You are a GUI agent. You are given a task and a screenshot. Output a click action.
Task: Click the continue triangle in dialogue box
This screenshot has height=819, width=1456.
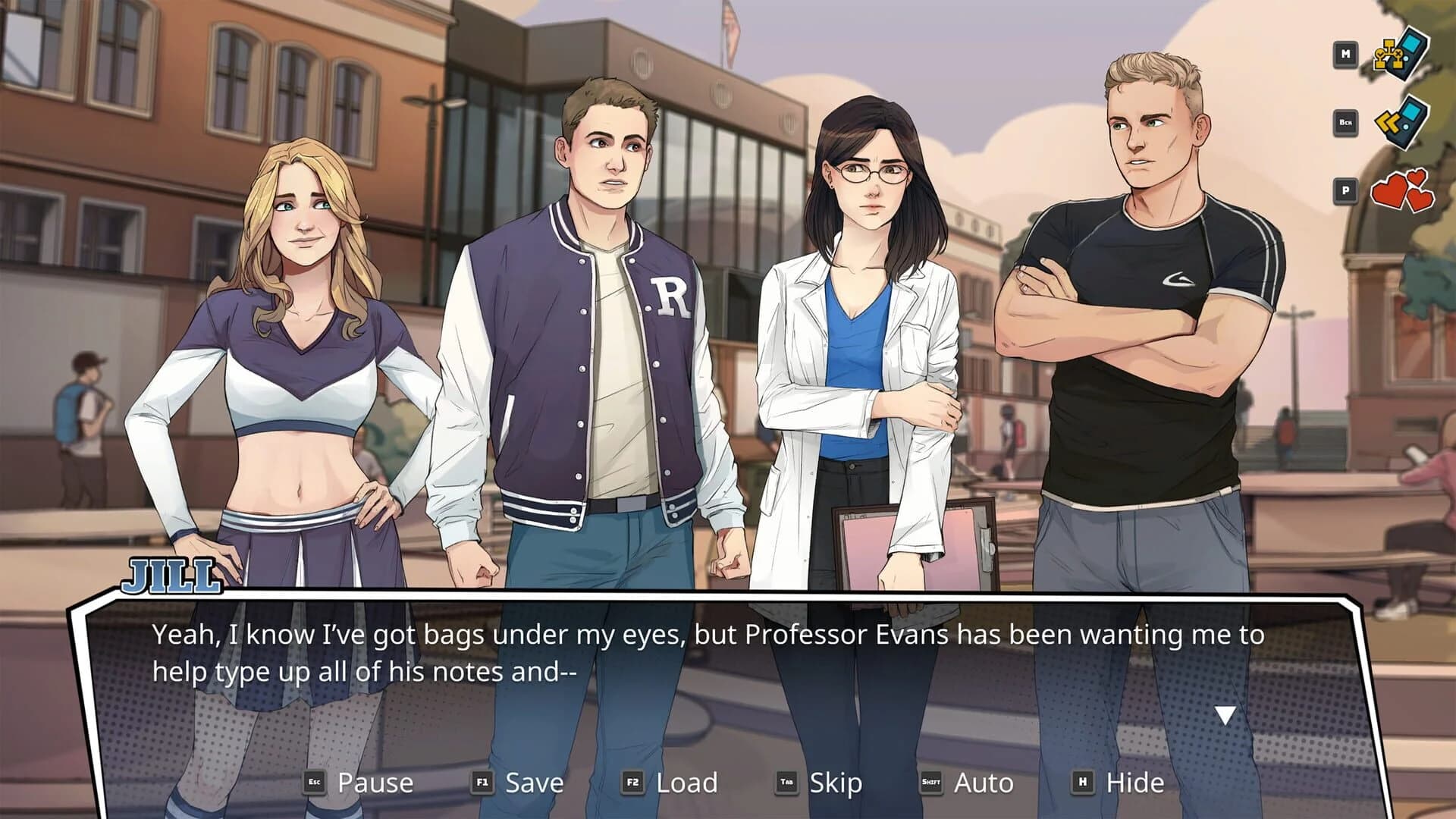(1227, 713)
